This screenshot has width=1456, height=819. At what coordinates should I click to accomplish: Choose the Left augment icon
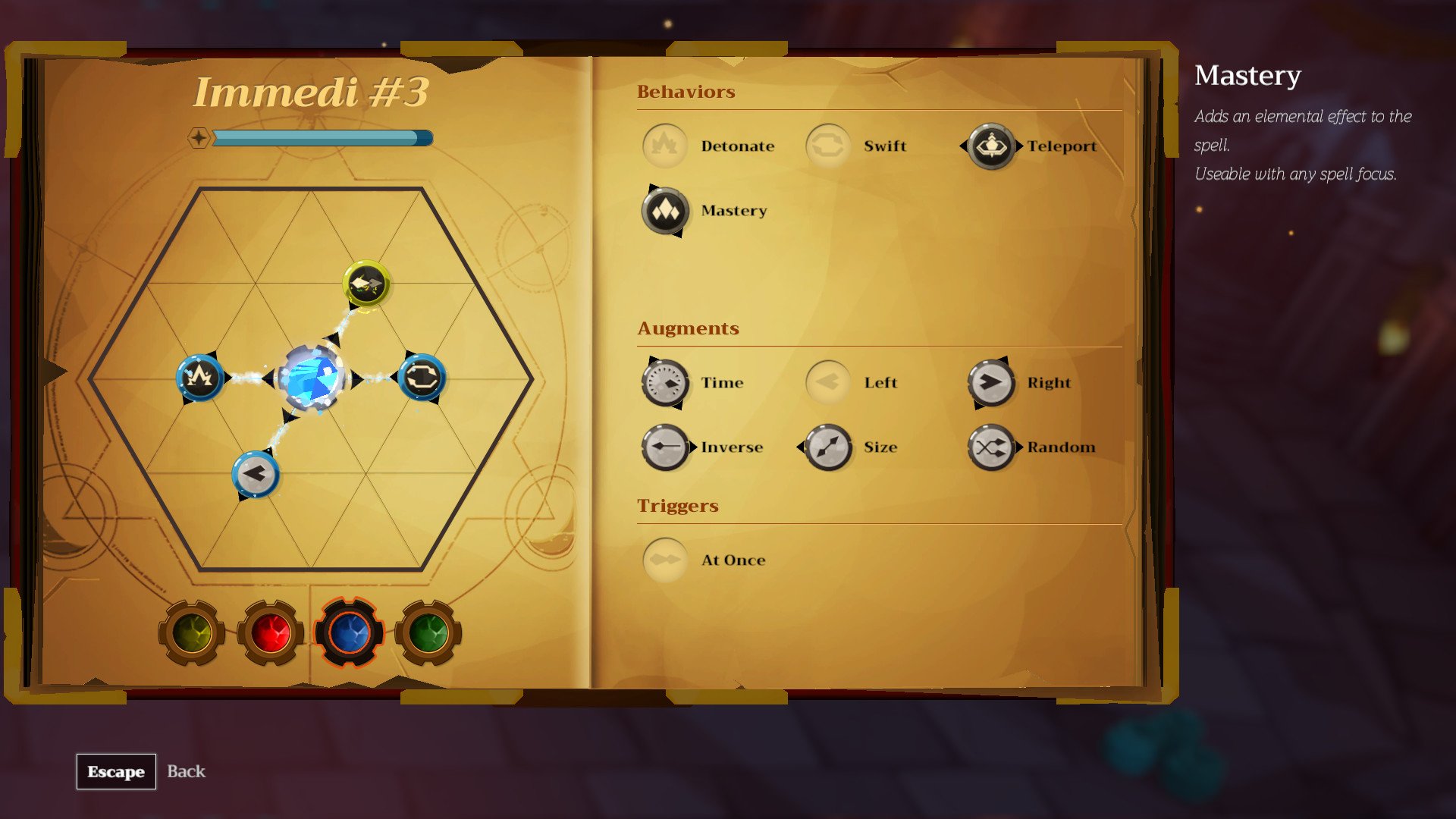tap(828, 383)
